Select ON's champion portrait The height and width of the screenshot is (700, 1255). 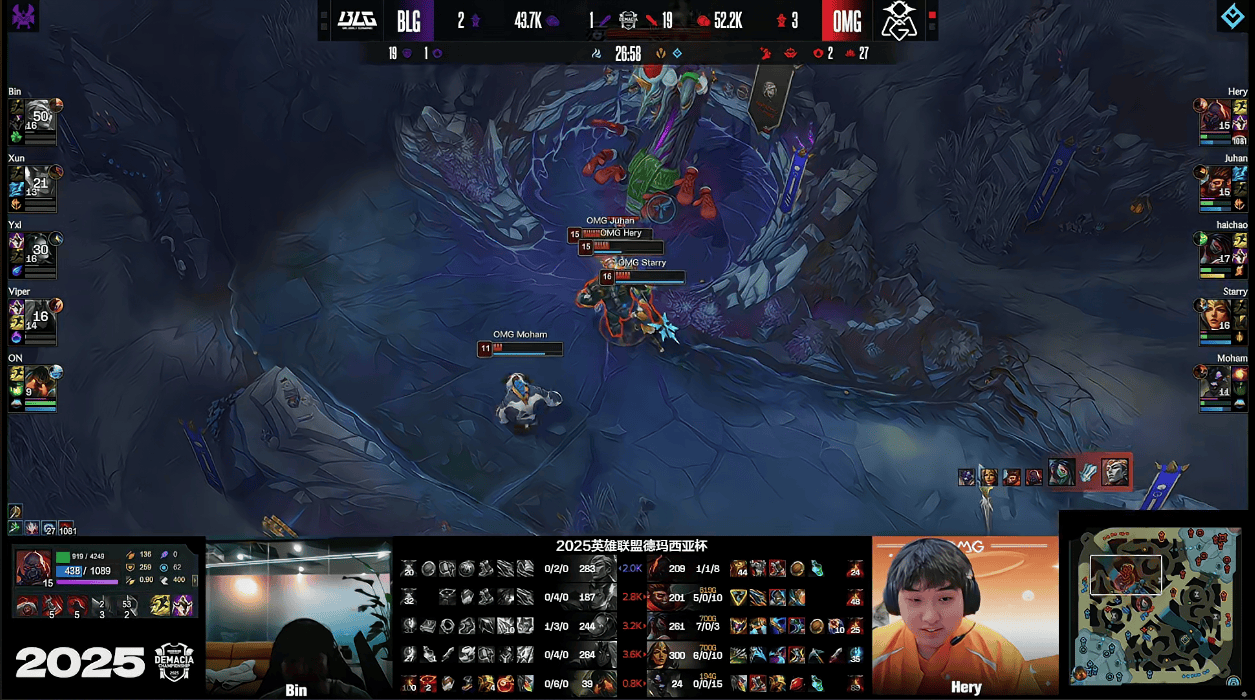39,382
